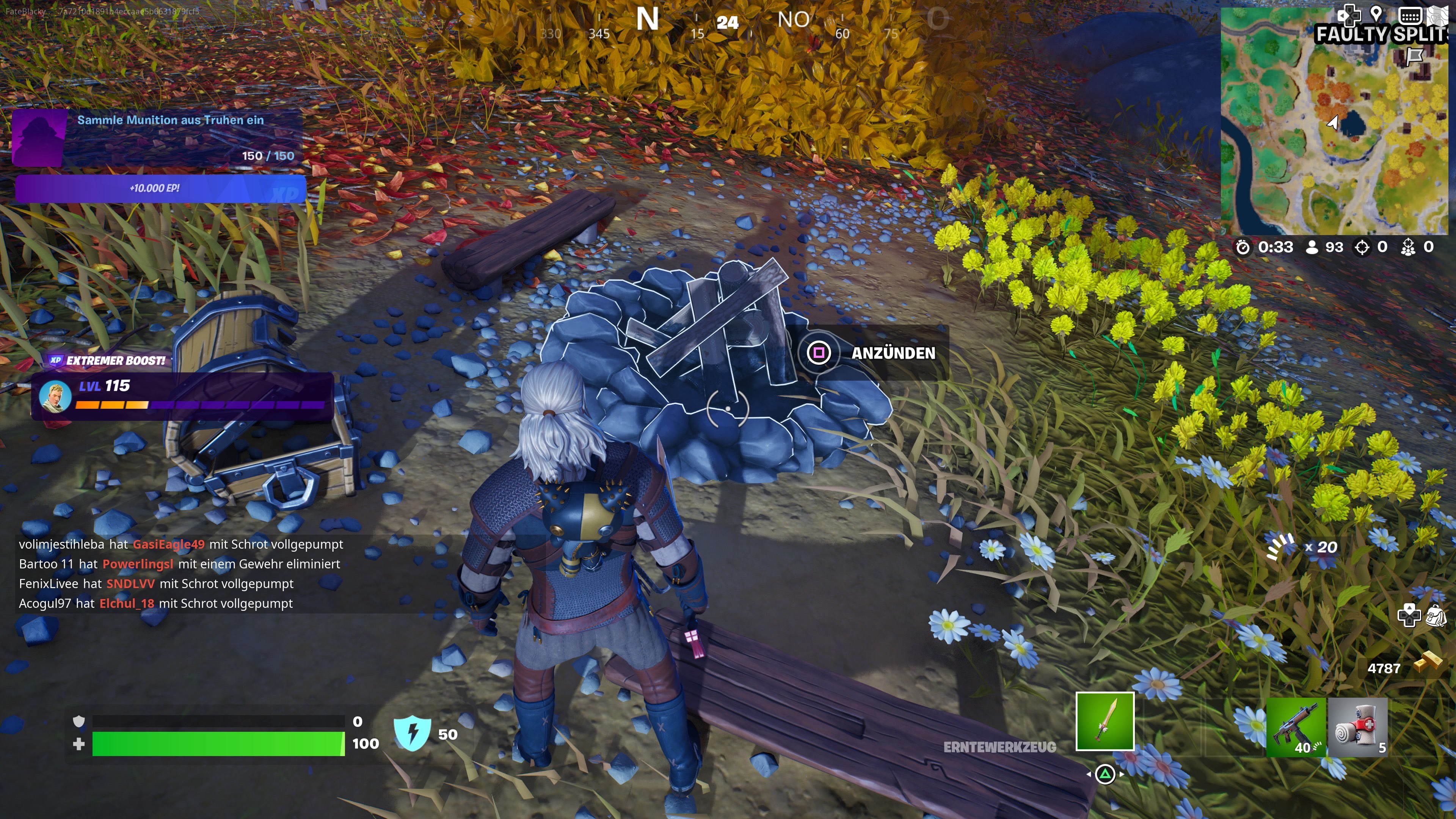Click the +10.000 EP reward banner

pos(160,188)
